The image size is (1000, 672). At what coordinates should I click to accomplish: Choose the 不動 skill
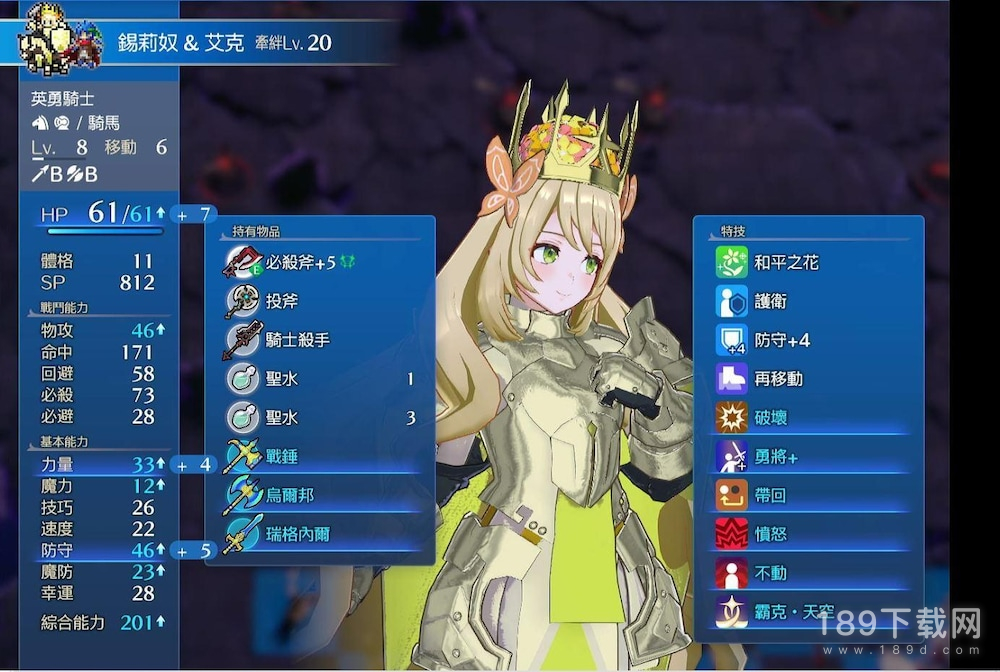pos(770,573)
